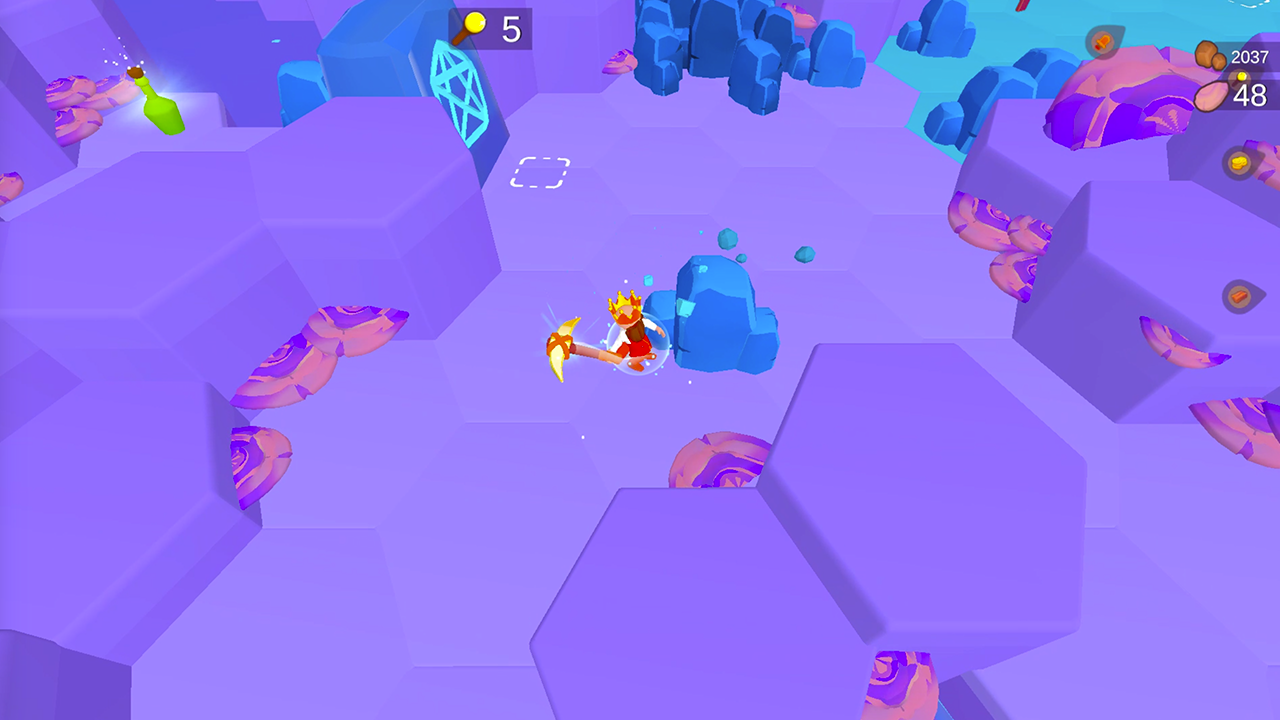Click the dashed square build placeholder
Image resolution: width=1280 pixels, height=720 pixels.
tap(540, 172)
